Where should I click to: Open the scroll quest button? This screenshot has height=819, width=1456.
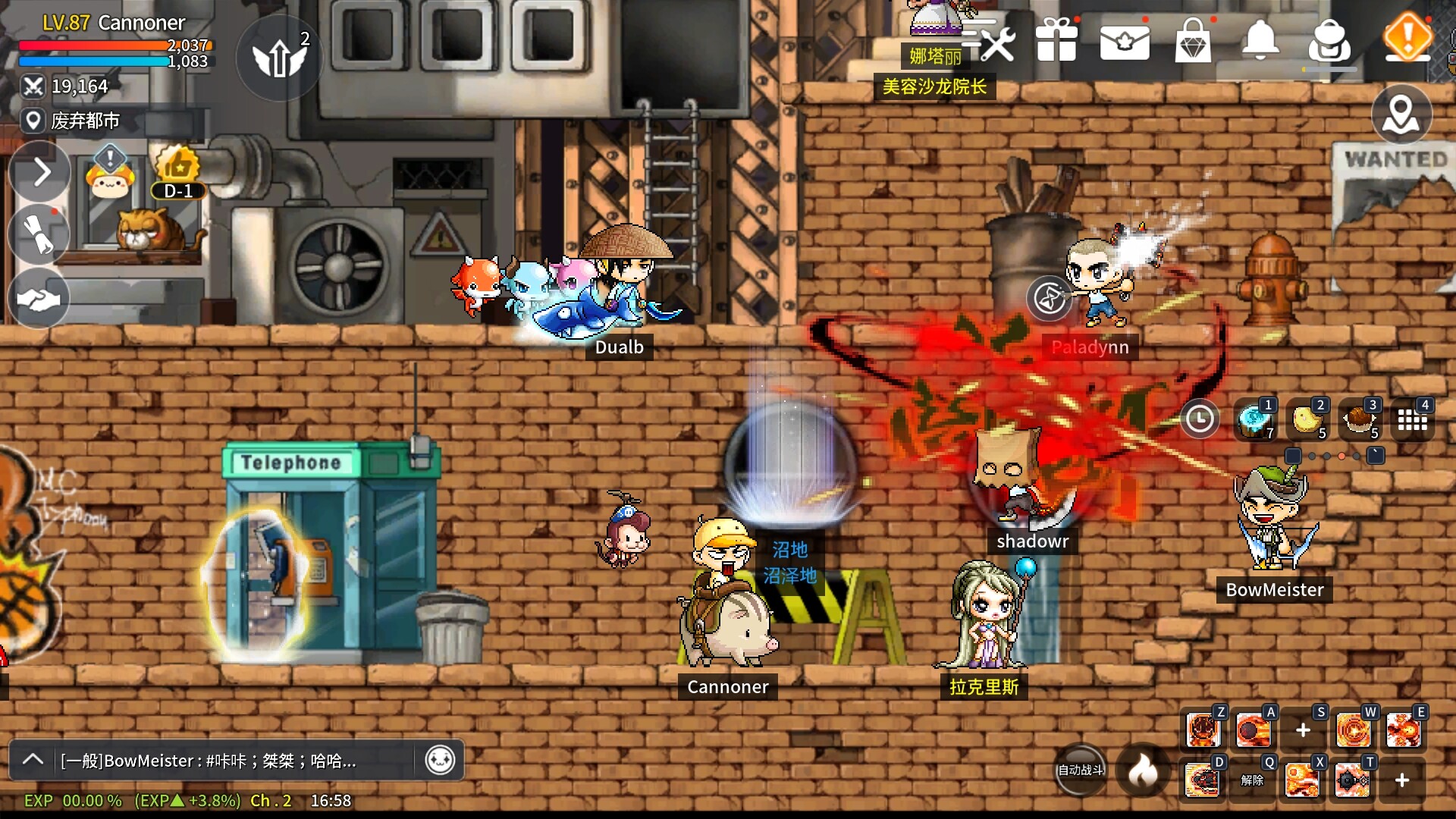click(39, 234)
